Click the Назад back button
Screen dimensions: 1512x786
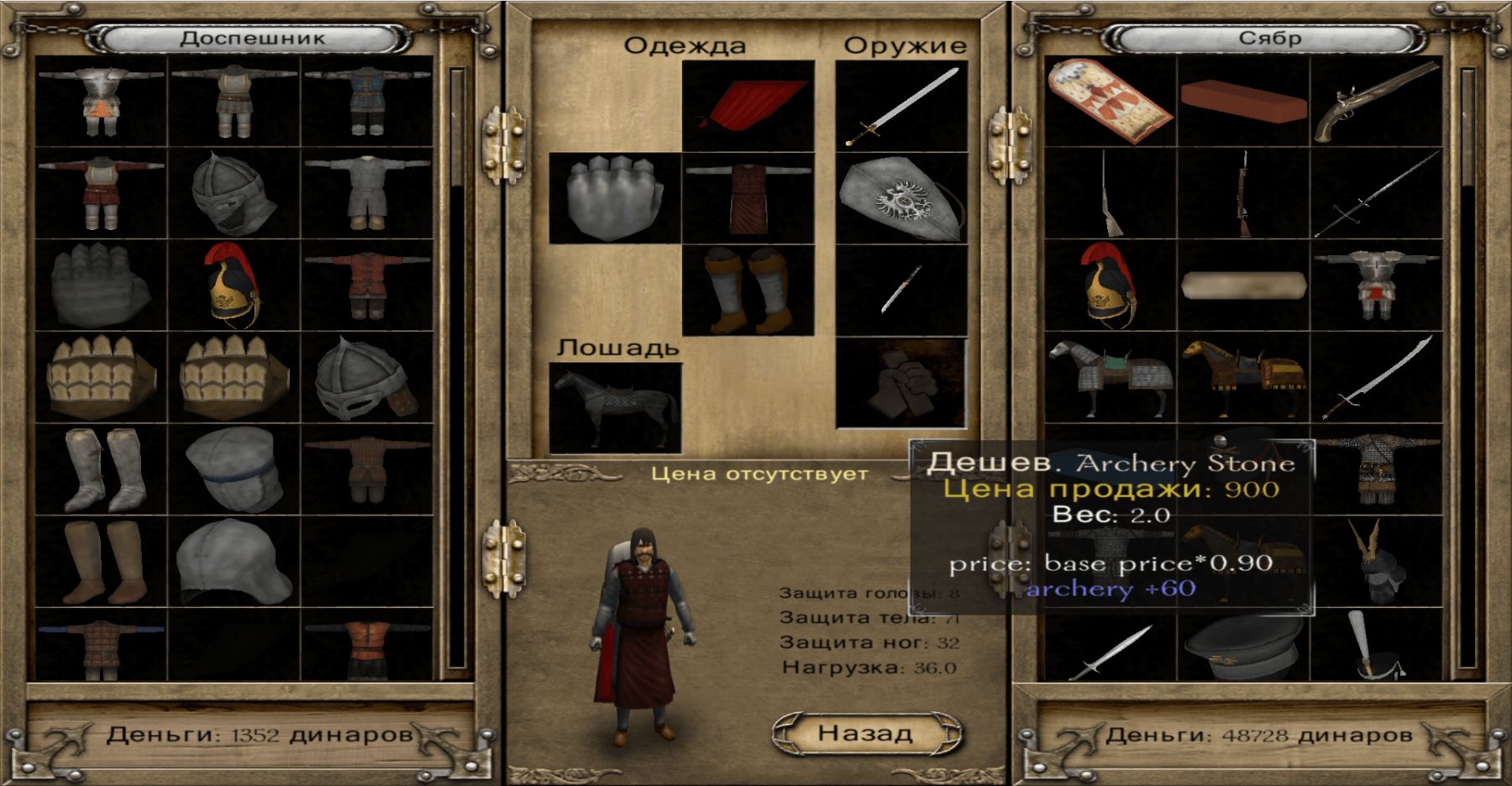point(866,733)
